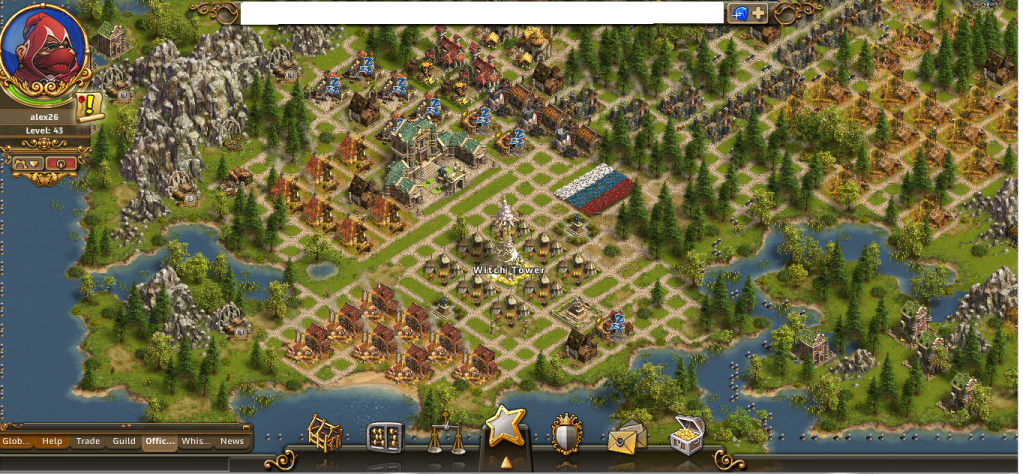Switch to the Global chat tab

pos(16,441)
